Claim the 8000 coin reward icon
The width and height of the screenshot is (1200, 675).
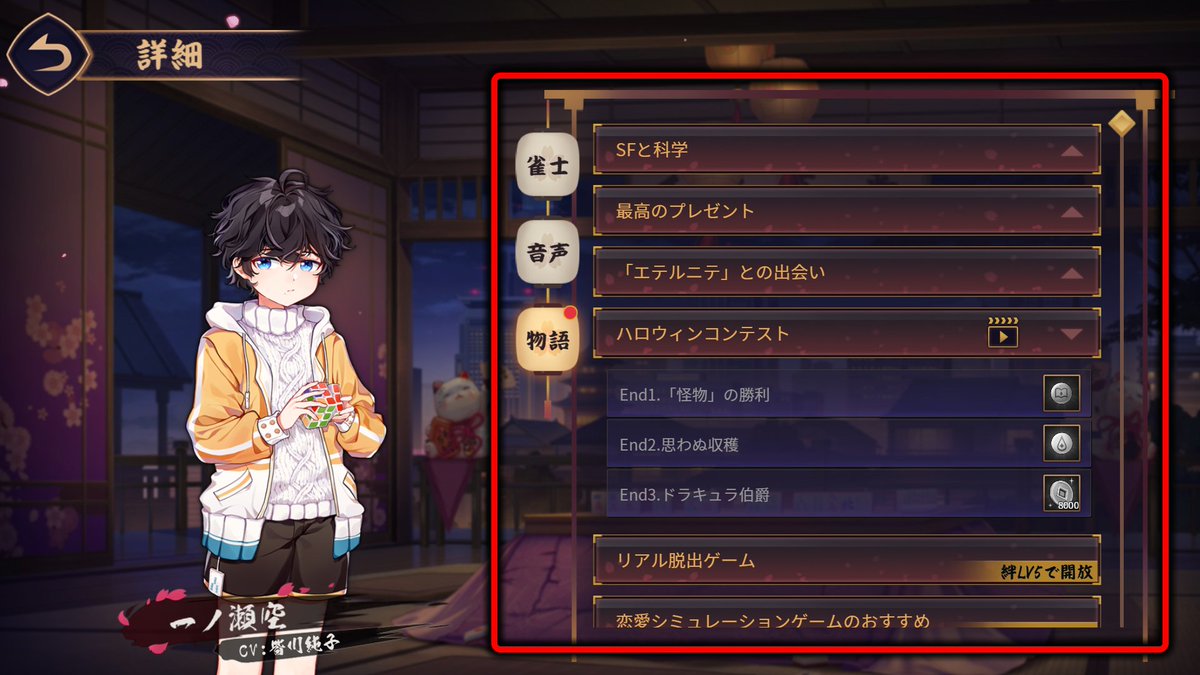(1061, 494)
